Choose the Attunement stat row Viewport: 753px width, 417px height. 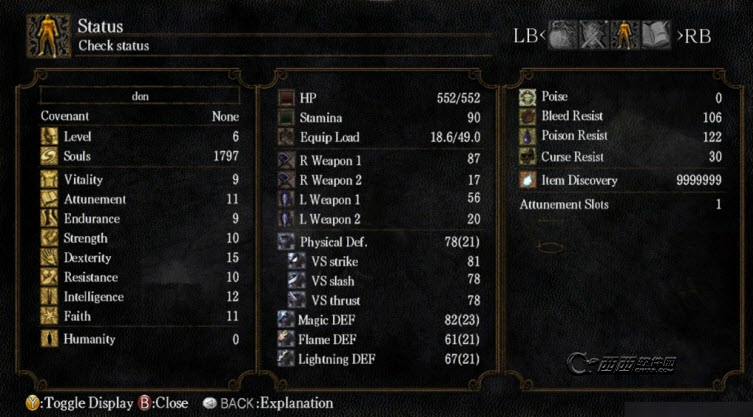tap(140, 199)
